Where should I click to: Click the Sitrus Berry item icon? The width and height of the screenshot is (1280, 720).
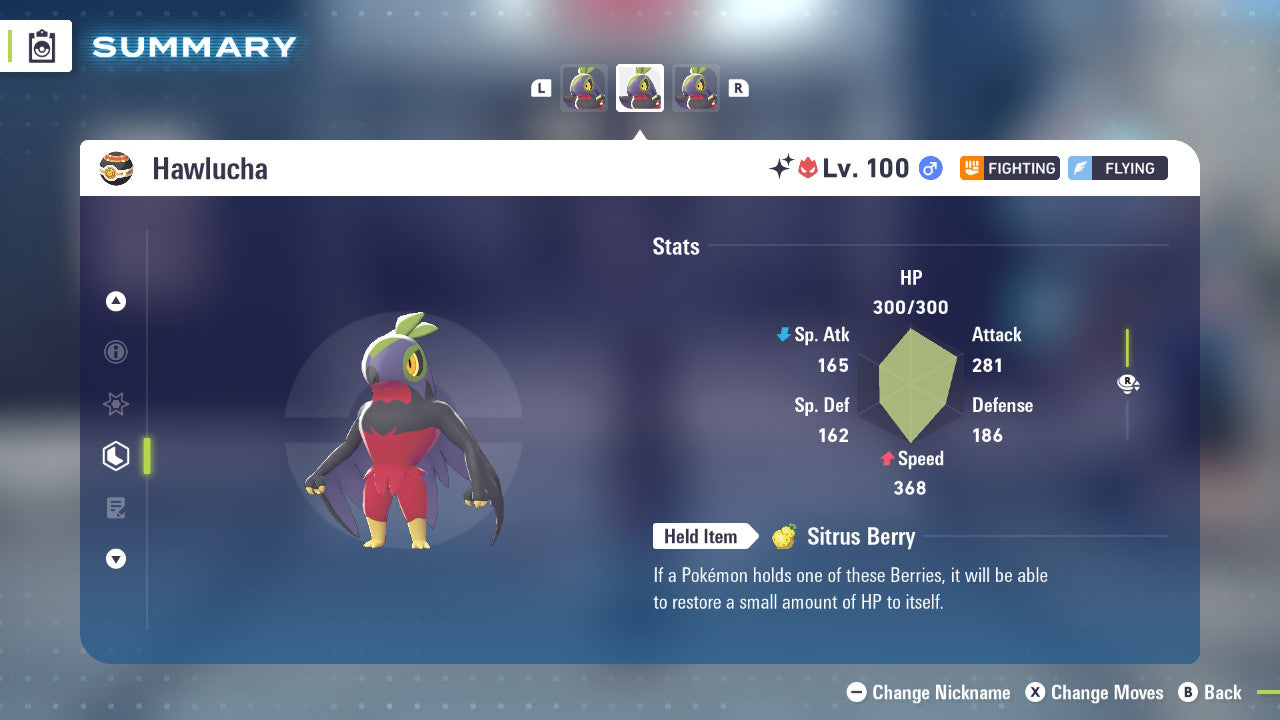[786, 537]
